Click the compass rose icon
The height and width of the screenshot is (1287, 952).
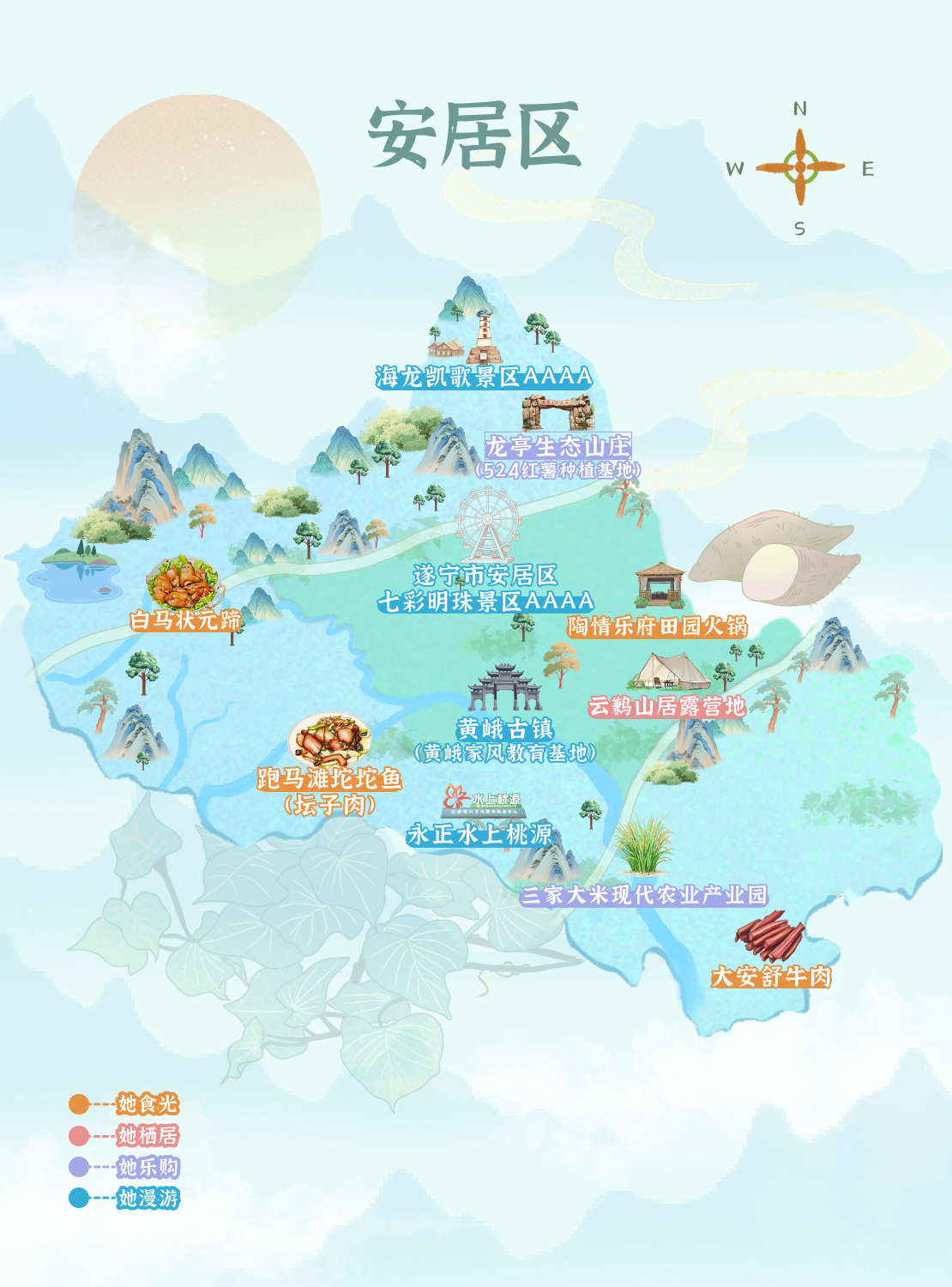click(800, 167)
